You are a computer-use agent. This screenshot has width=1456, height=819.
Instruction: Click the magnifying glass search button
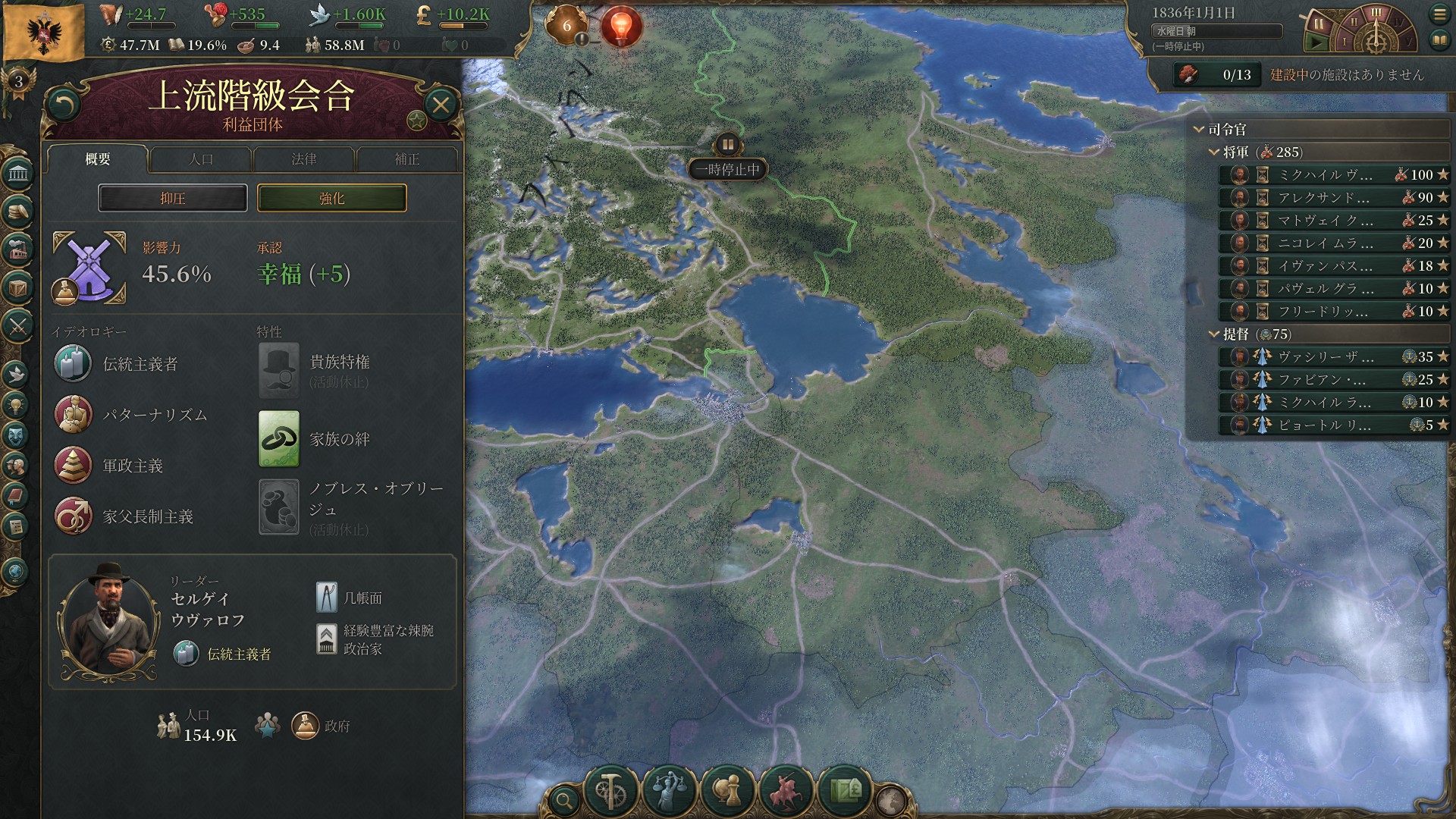[x=564, y=799]
